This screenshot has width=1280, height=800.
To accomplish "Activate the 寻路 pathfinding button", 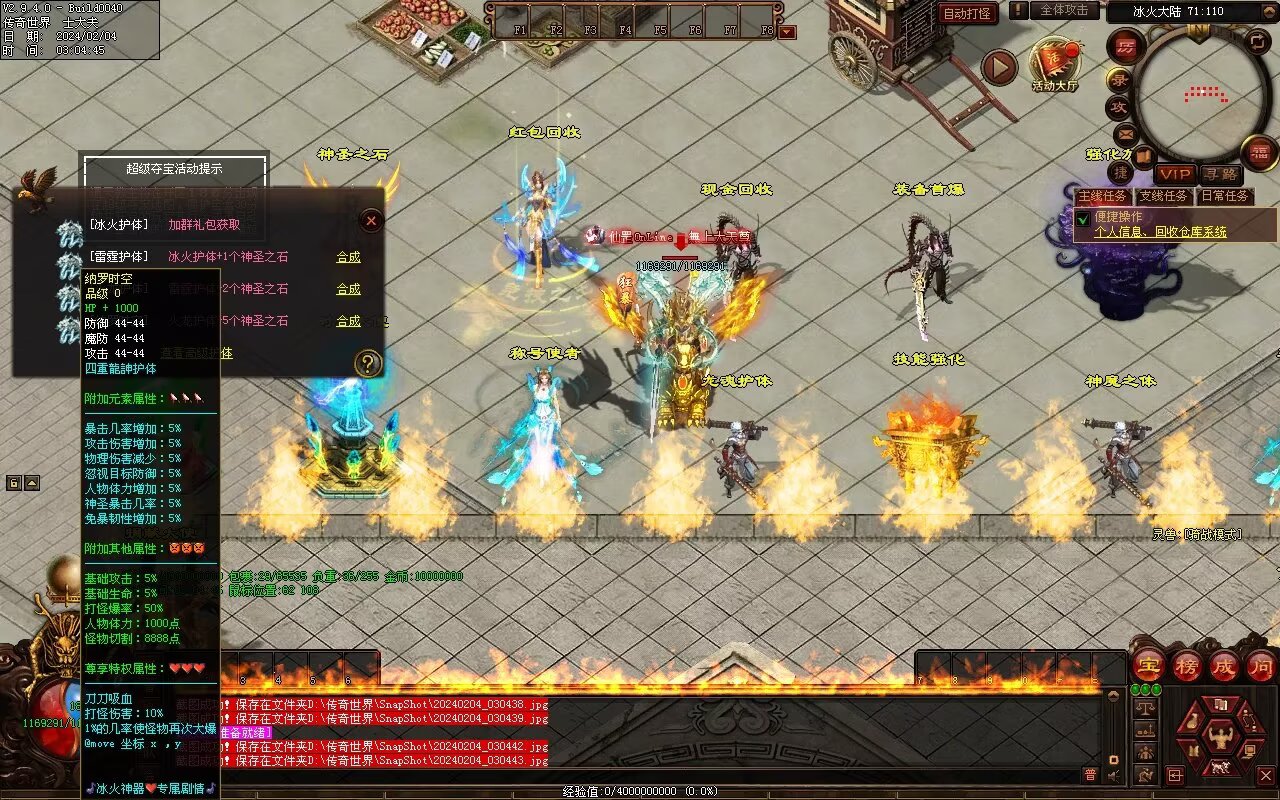I will 1219,175.
